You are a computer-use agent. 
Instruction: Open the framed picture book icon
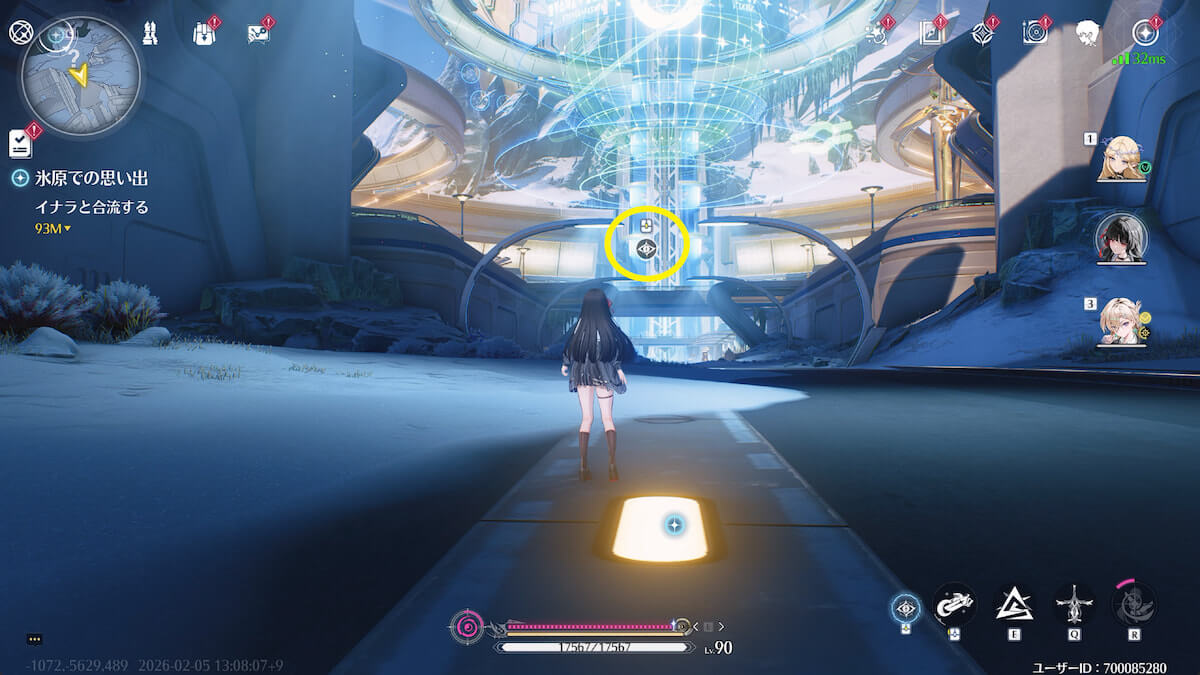pyautogui.click(x=931, y=33)
